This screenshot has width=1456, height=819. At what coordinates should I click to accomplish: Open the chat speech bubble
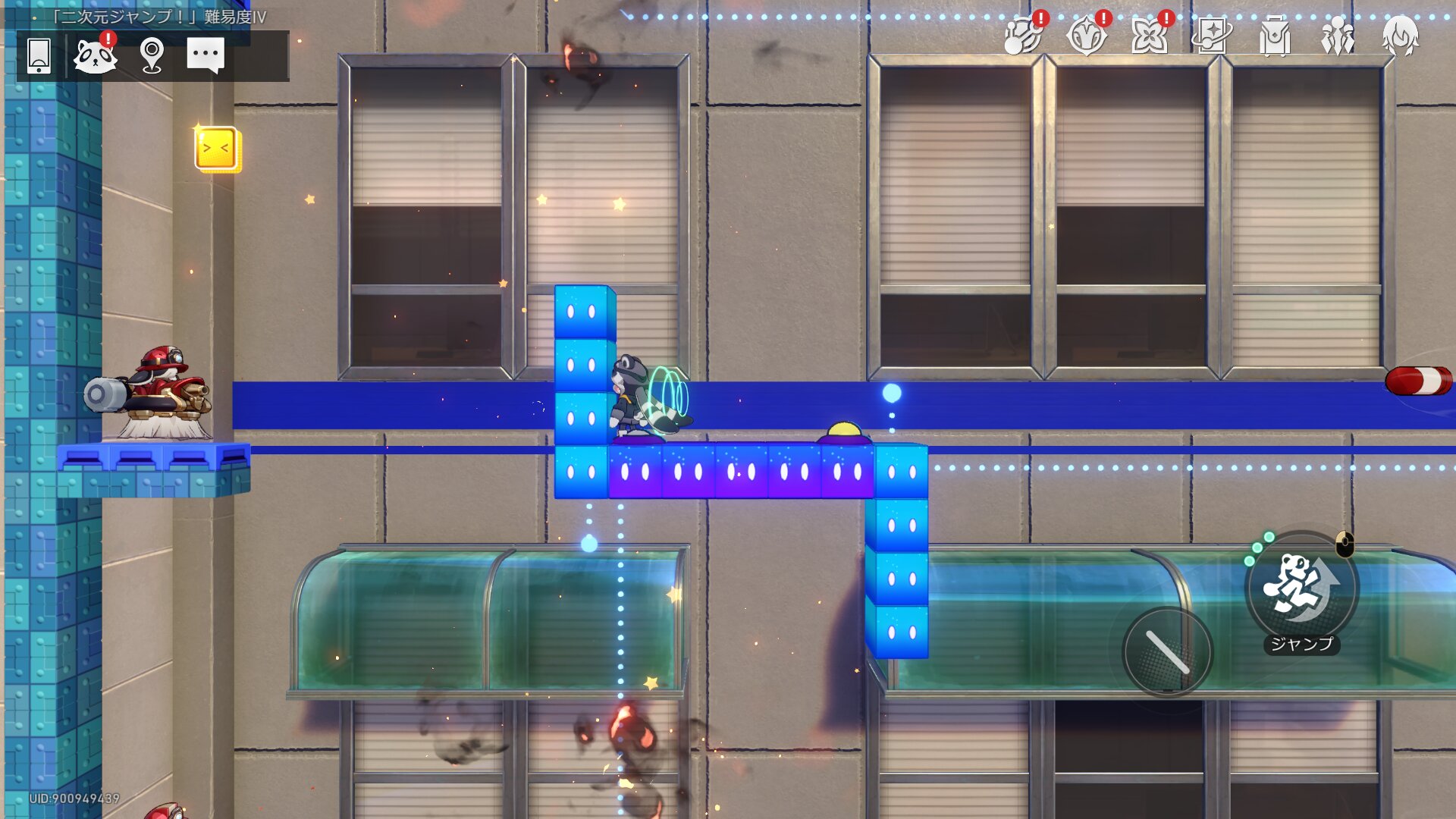click(206, 55)
